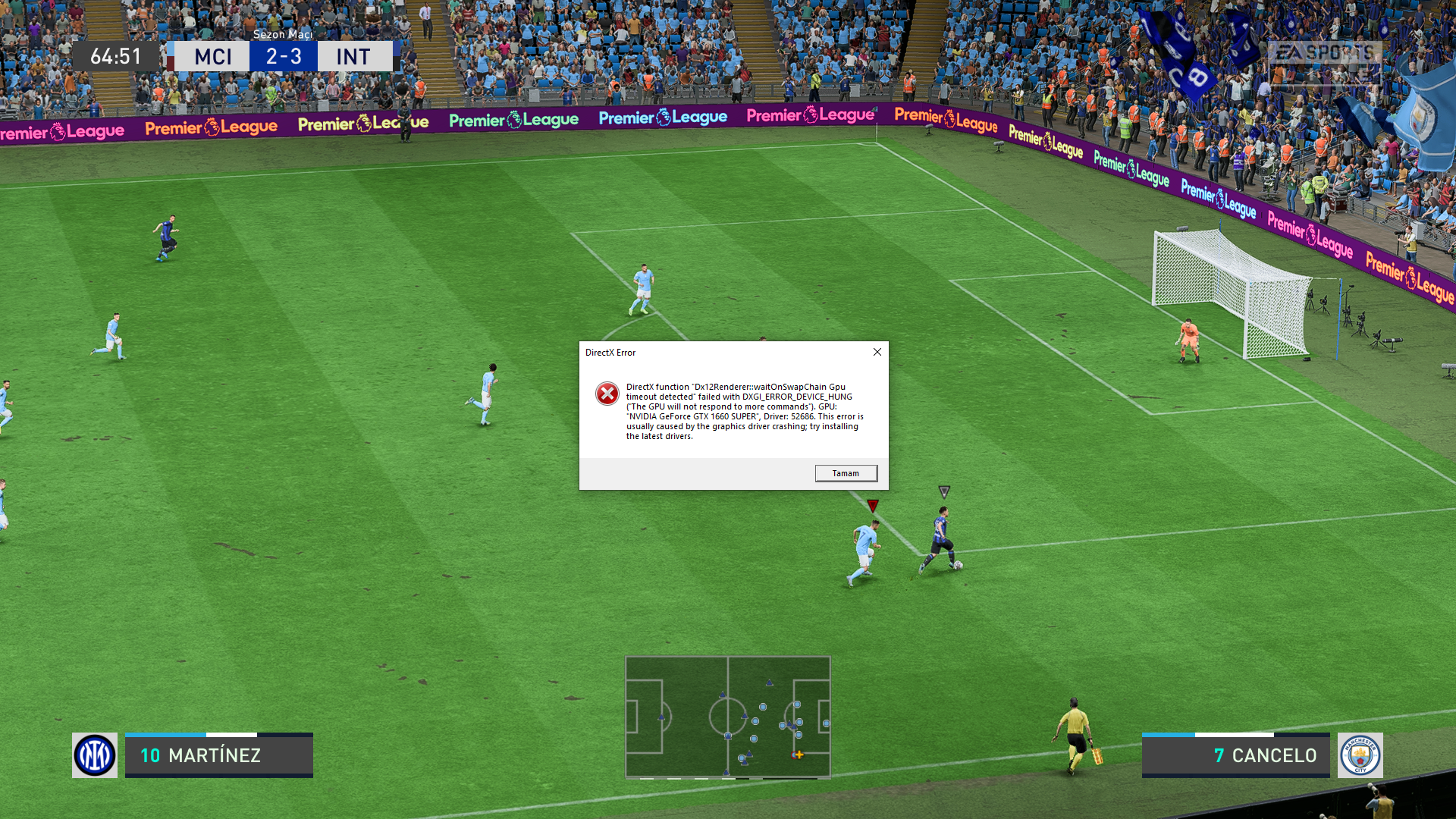The height and width of the screenshot is (819, 1456).
Task: Click the Tamam button in the error dialog
Action: point(846,473)
